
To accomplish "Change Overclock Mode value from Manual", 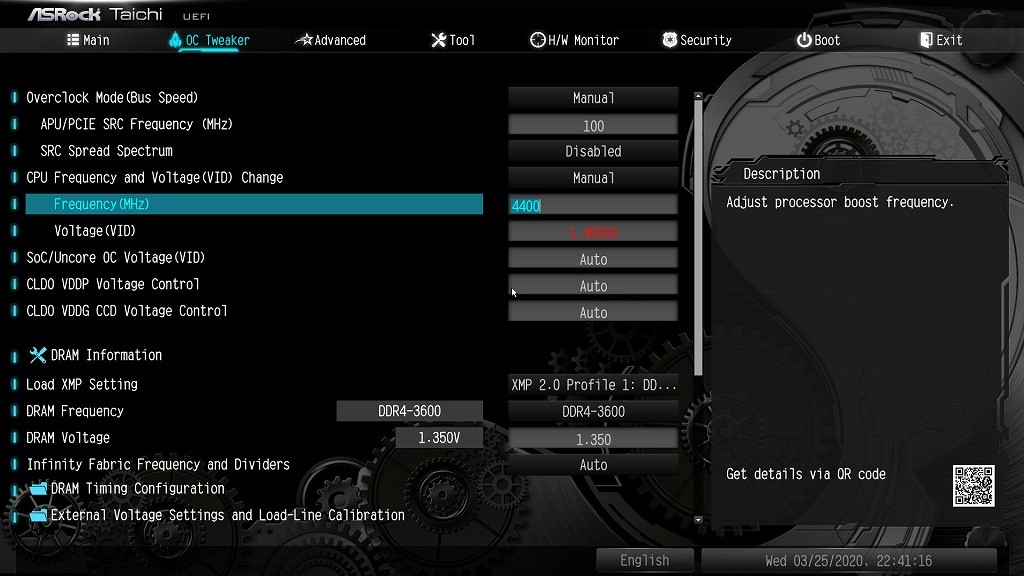I will tap(593, 98).
